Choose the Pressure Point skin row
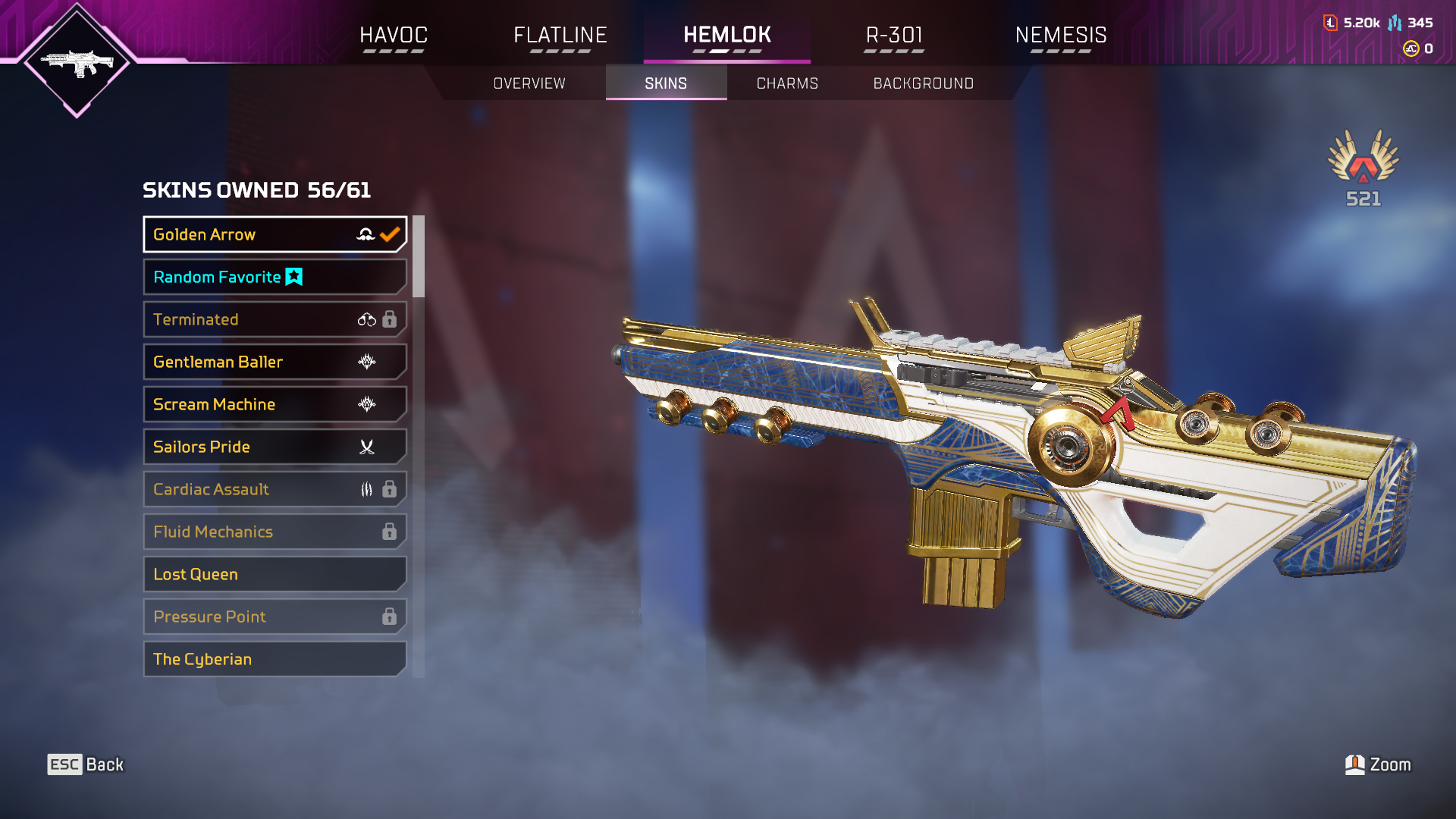This screenshot has height=819, width=1456. pyautogui.click(x=275, y=617)
